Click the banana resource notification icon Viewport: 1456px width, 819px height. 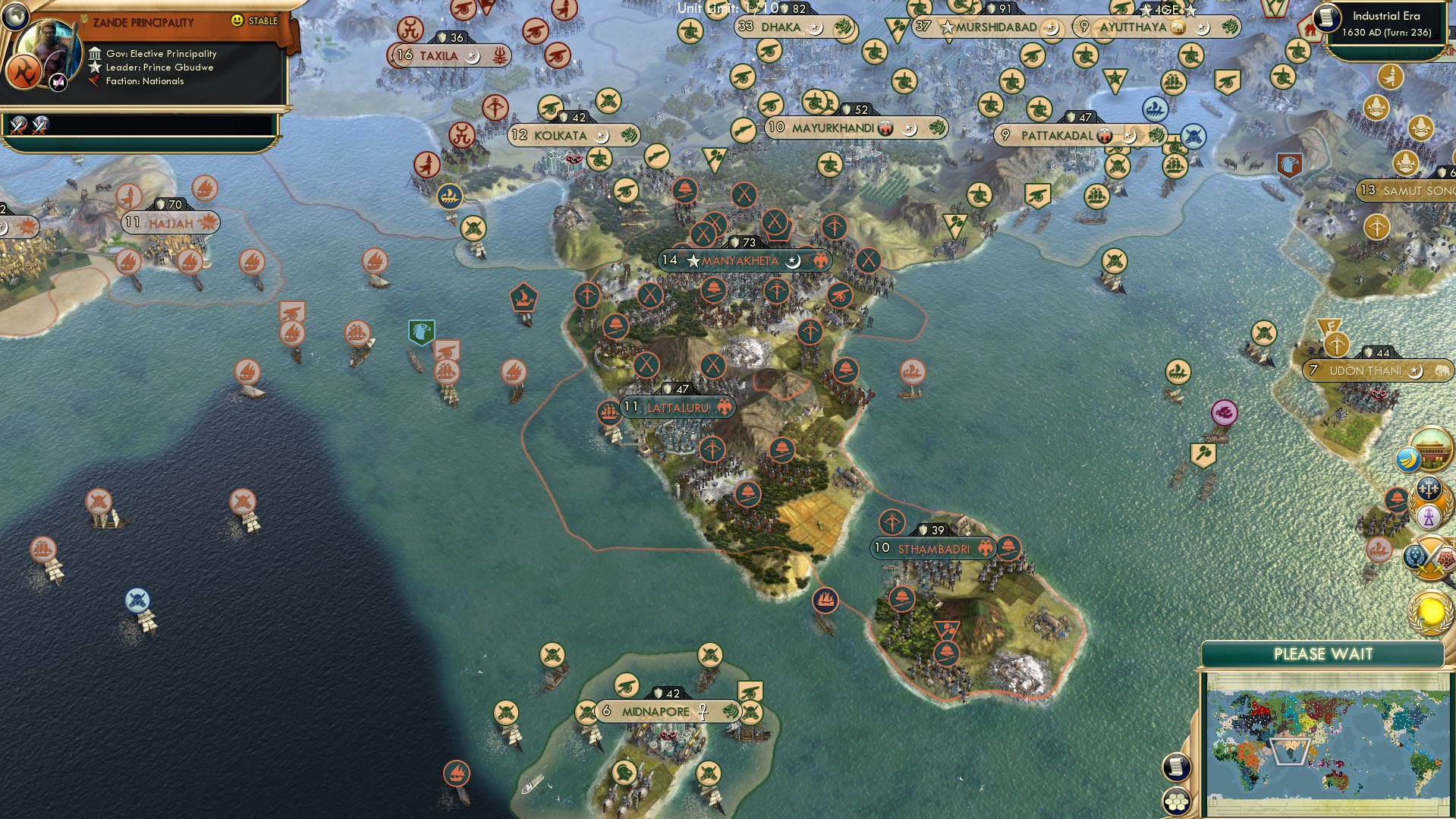click(1408, 458)
